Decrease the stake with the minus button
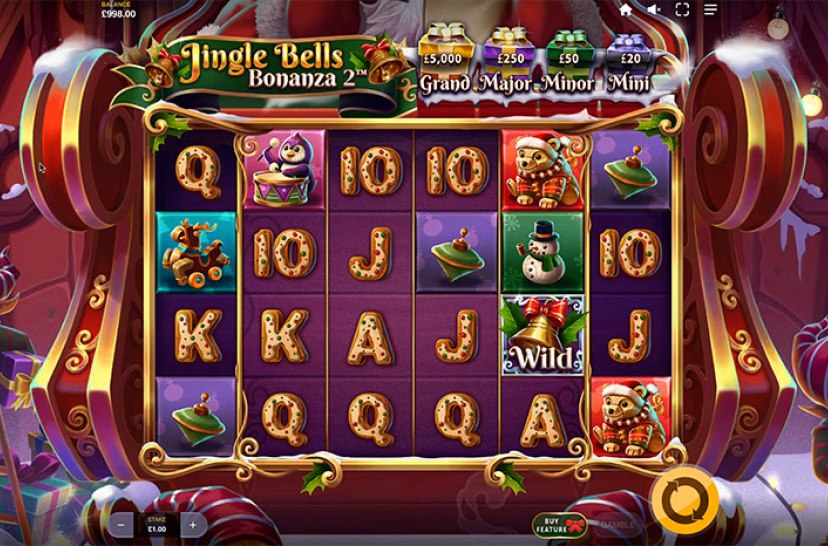Viewport: 828px width, 546px height. [122, 523]
